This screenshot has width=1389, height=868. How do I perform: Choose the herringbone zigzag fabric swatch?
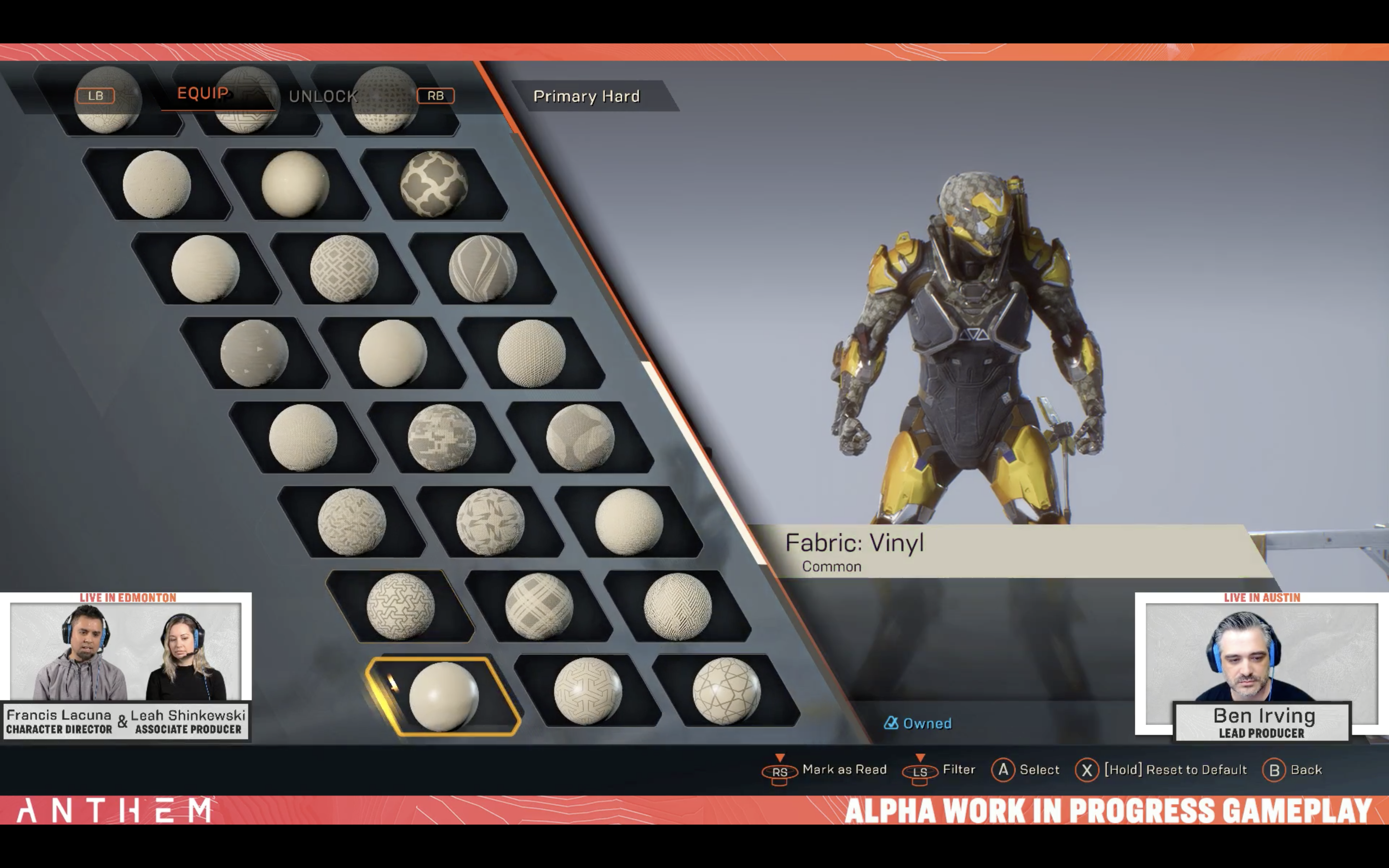678,606
